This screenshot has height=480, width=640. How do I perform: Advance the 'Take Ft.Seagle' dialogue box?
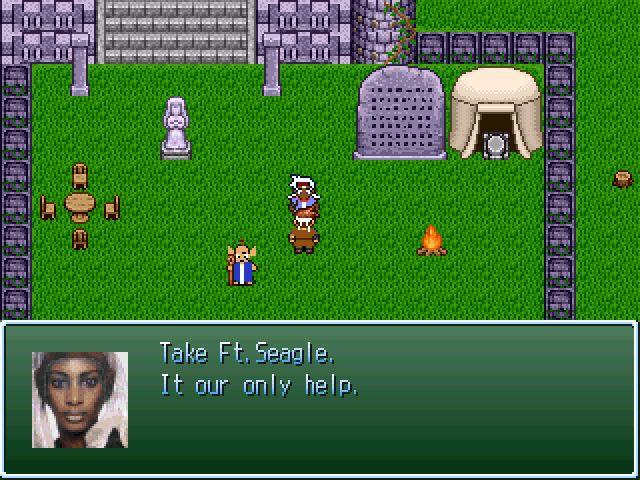pos(320,398)
